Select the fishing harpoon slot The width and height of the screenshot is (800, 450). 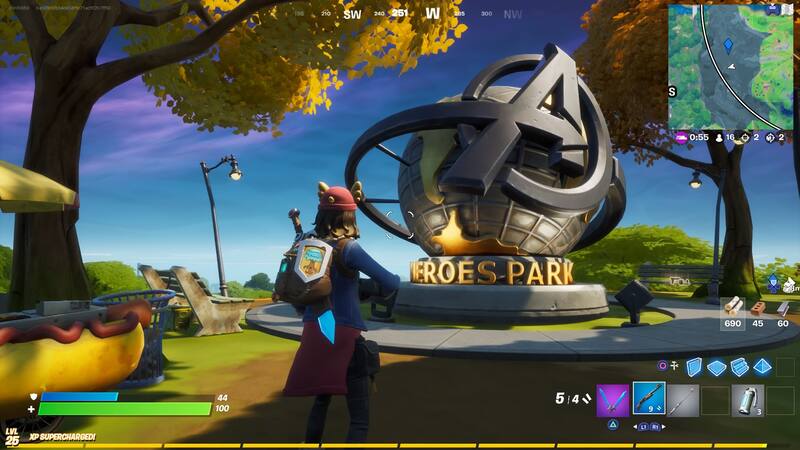[682, 400]
